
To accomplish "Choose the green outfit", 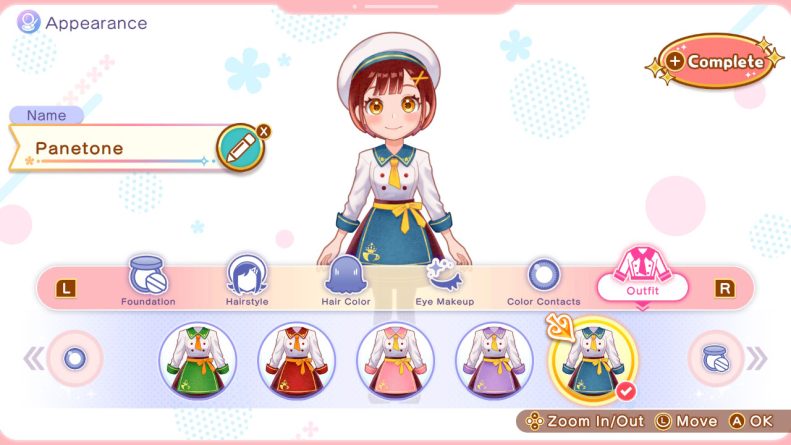I will point(197,360).
